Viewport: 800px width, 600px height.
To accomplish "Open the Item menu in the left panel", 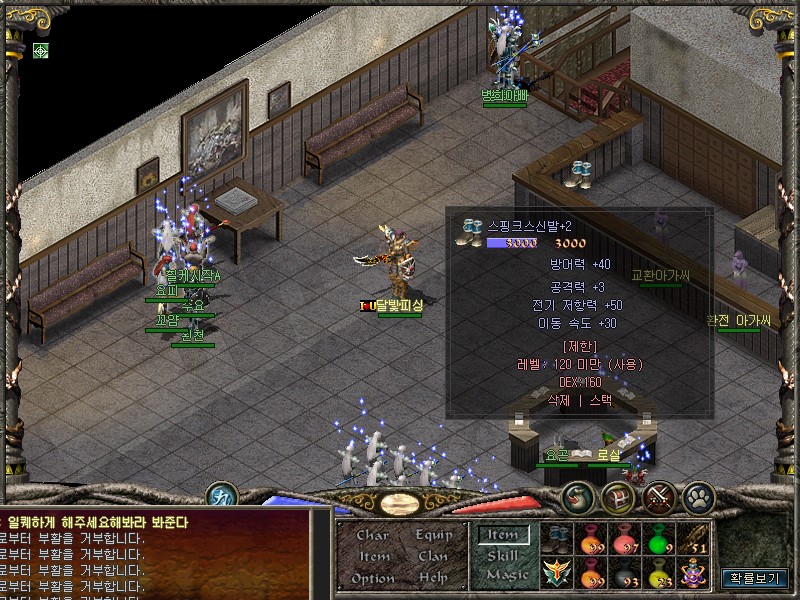I will click(x=373, y=556).
